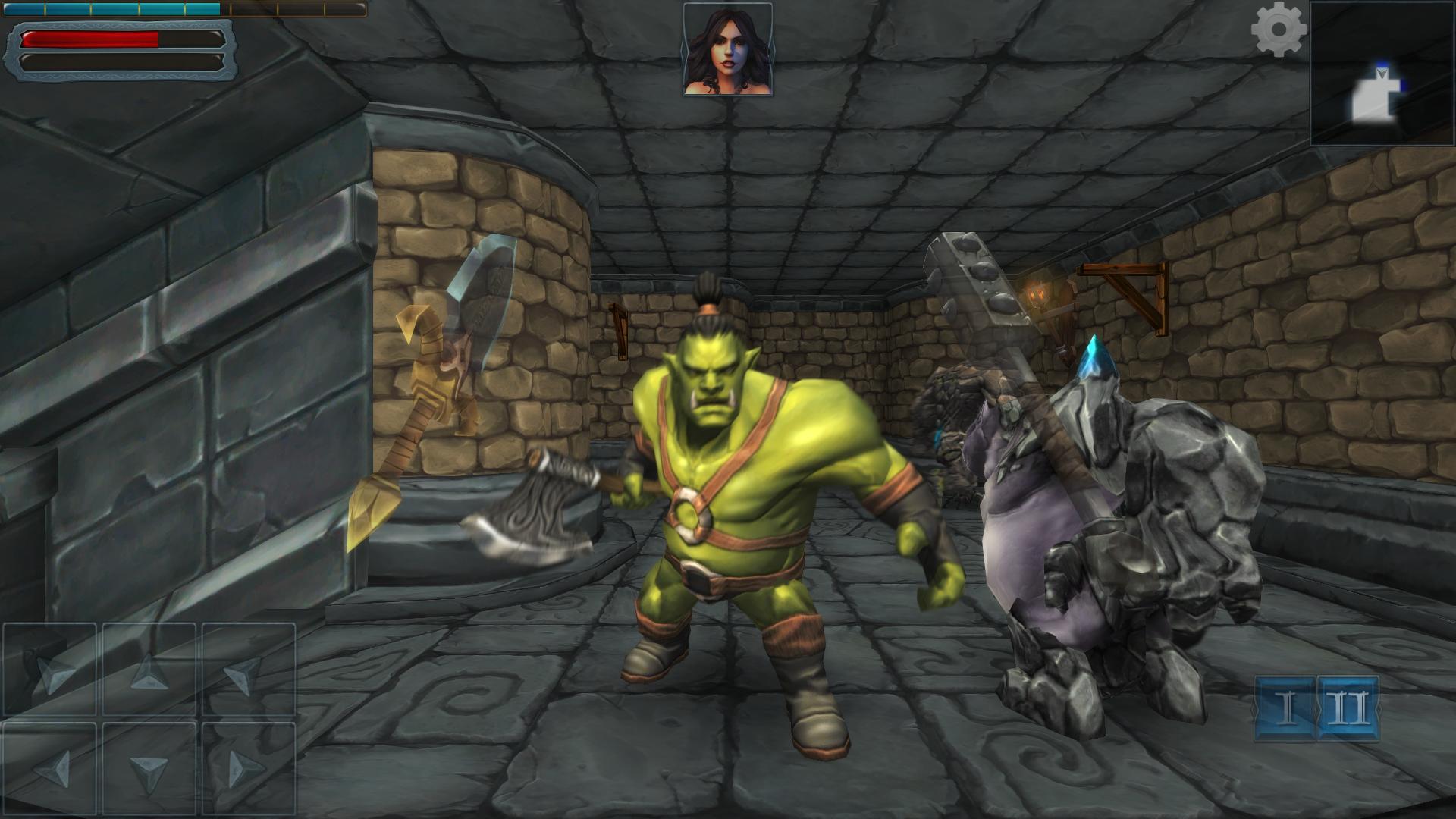Open the minimap in the top-right corner
Screen dimensions: 1456x819
tap(1382, 72)
